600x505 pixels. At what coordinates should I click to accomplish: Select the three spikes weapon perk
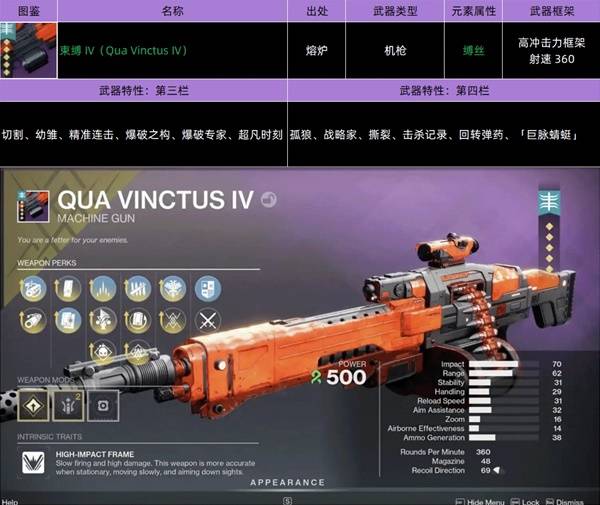103,290
